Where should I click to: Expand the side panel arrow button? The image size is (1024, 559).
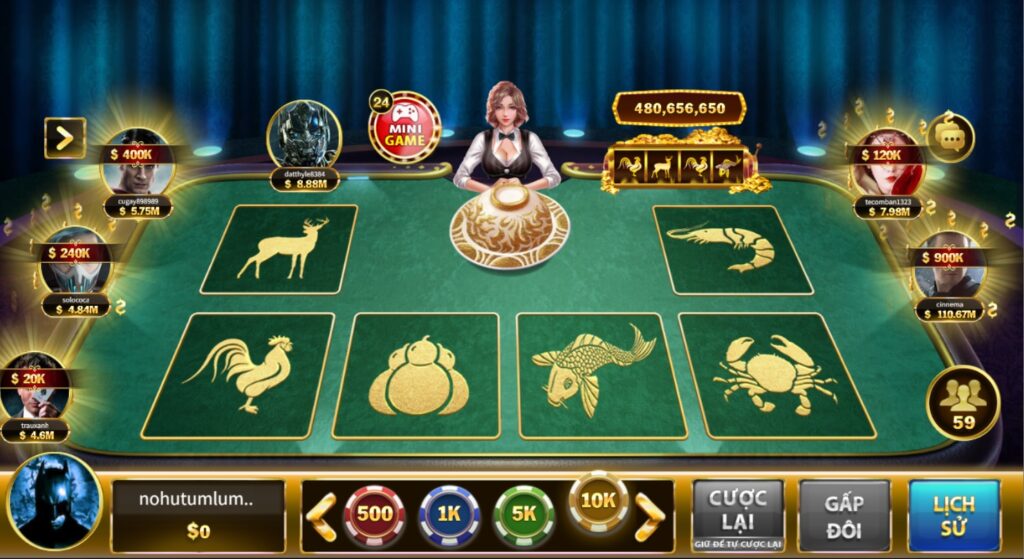point(65,138)
